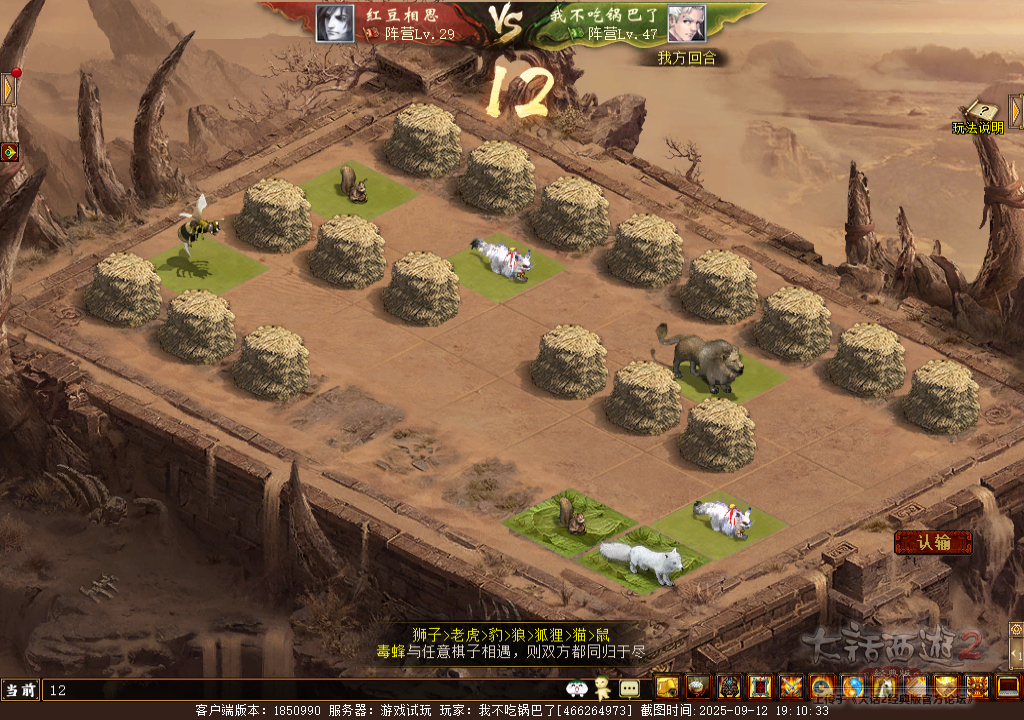The width and height of the screenshot is (1024, 720).
Task: View opponent 红豆相思 portrait
Action: tap(335, 23)
